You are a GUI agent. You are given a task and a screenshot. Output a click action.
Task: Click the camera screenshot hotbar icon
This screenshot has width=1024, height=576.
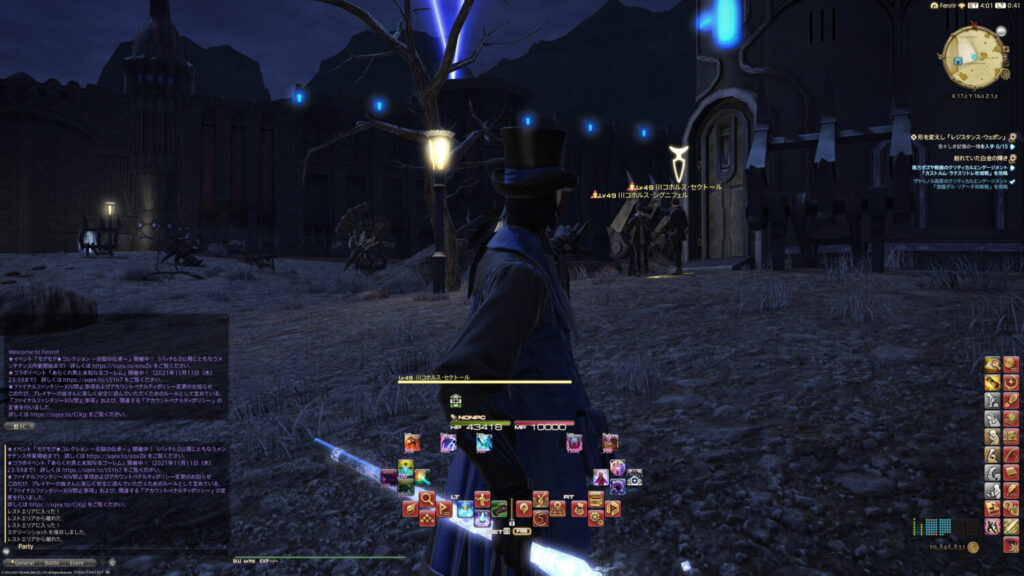634,477
